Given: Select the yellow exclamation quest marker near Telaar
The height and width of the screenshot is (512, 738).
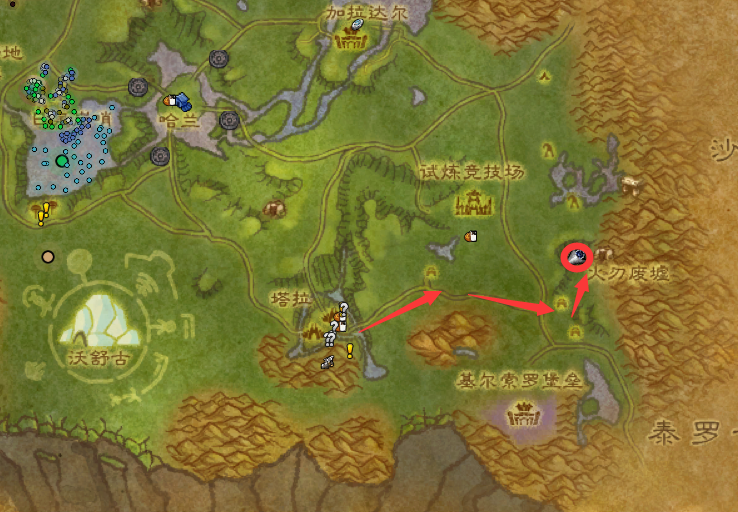Looking at the screenshot, I should pos(350,350).
